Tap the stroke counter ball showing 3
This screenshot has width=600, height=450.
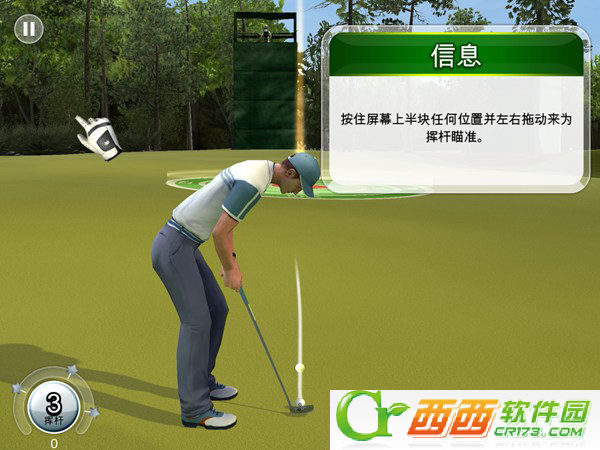click(x=53, y=406)
